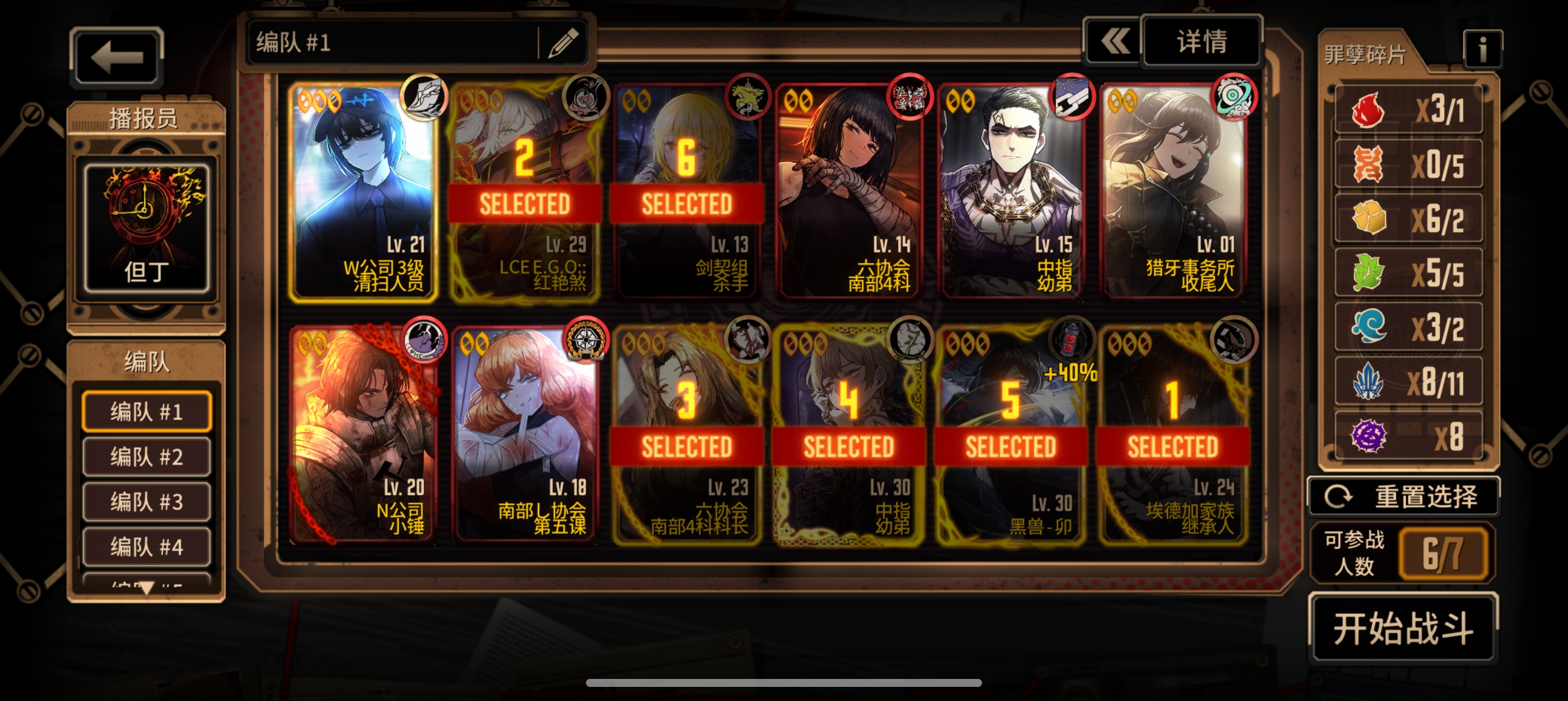Deselect the LCE E.G.O::红艳煞 card
The width and height of the screenshot is (1568, 701).
click(525, 192)
